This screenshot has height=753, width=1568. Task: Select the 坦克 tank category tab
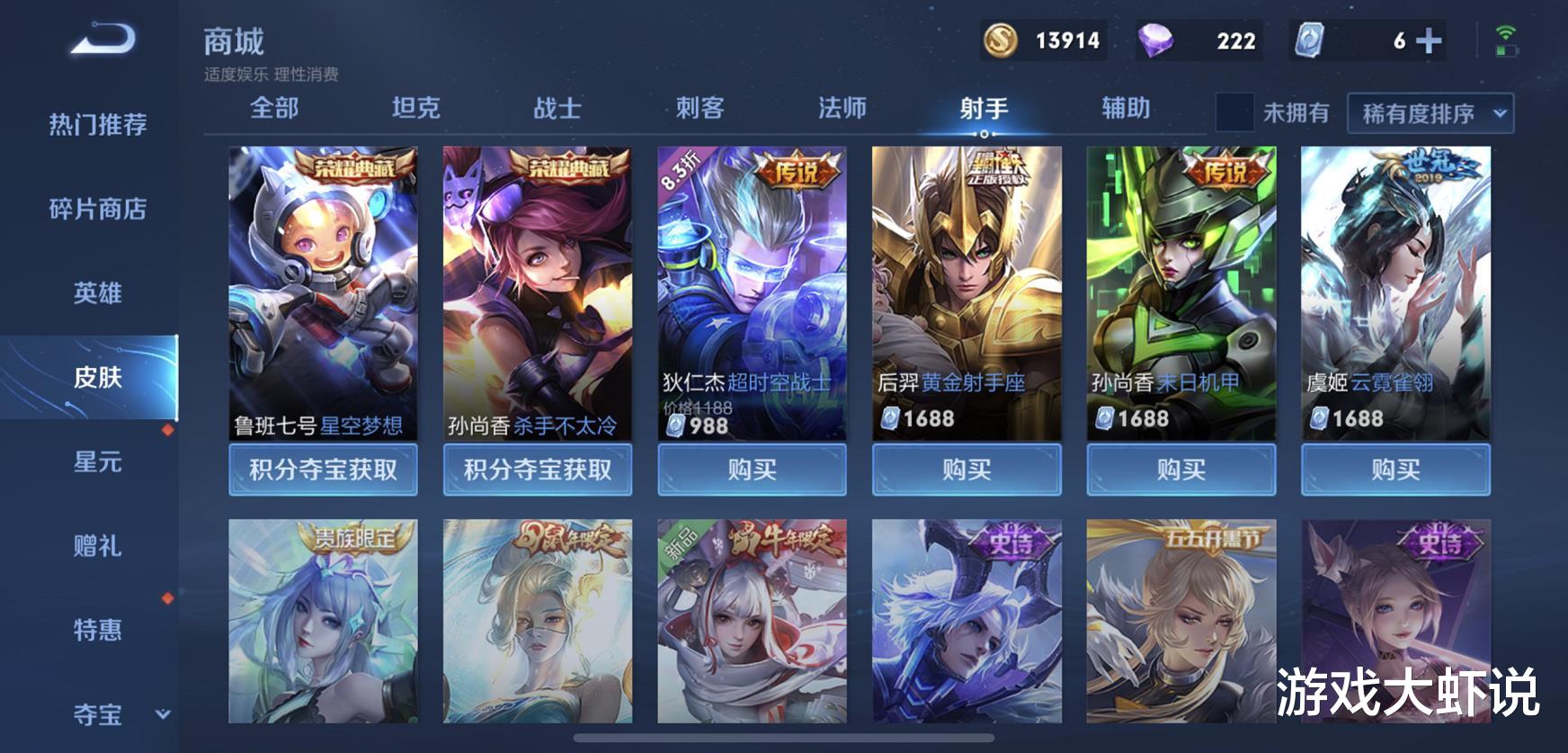tap(416, 108)
